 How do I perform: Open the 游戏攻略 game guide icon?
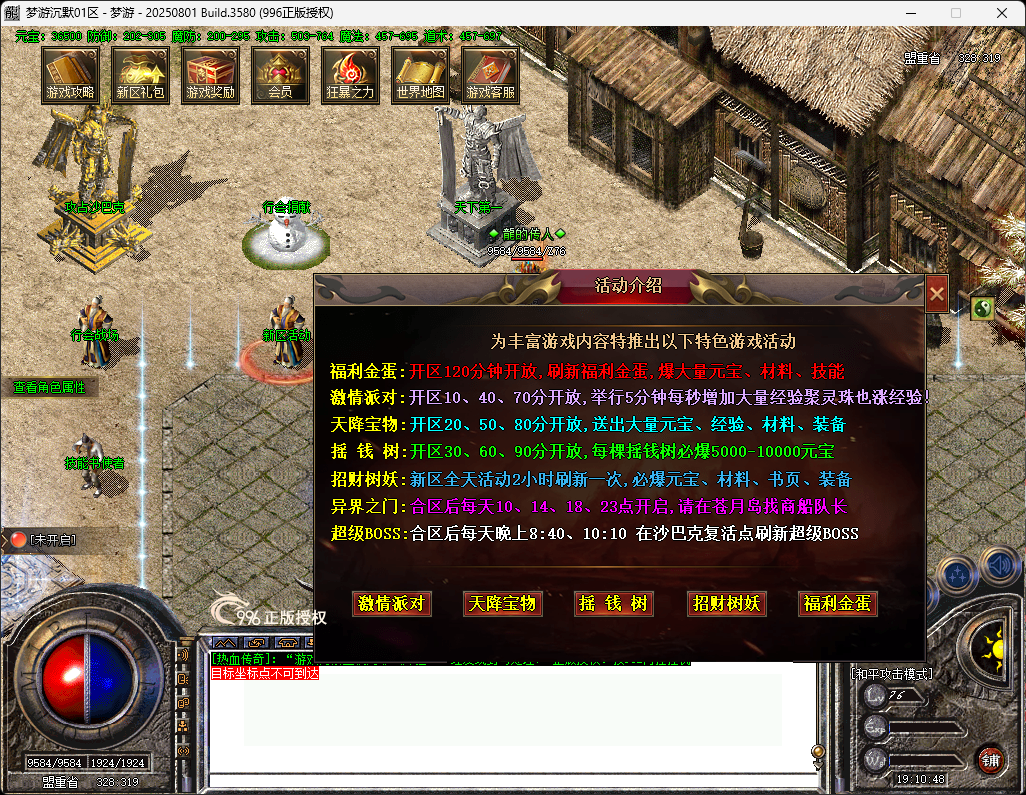[70, 74]
